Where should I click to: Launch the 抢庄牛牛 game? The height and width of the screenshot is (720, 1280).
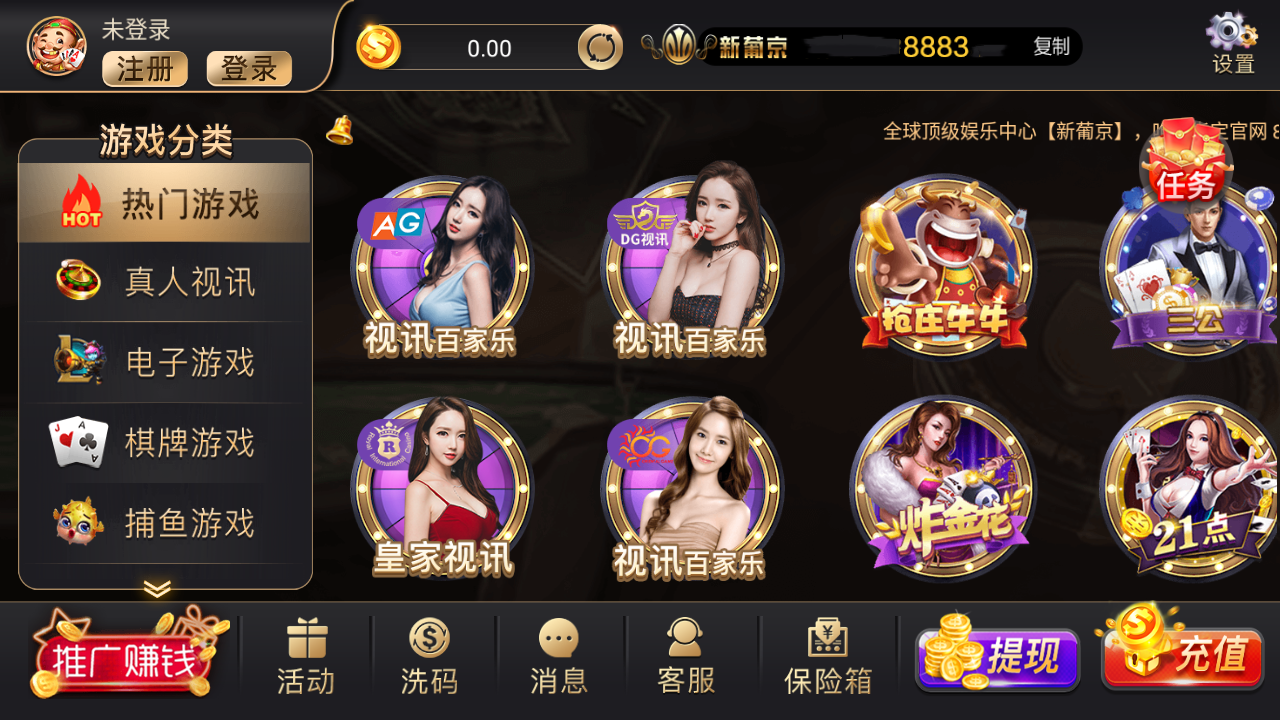pyautogui.click(x=940, y=270)
